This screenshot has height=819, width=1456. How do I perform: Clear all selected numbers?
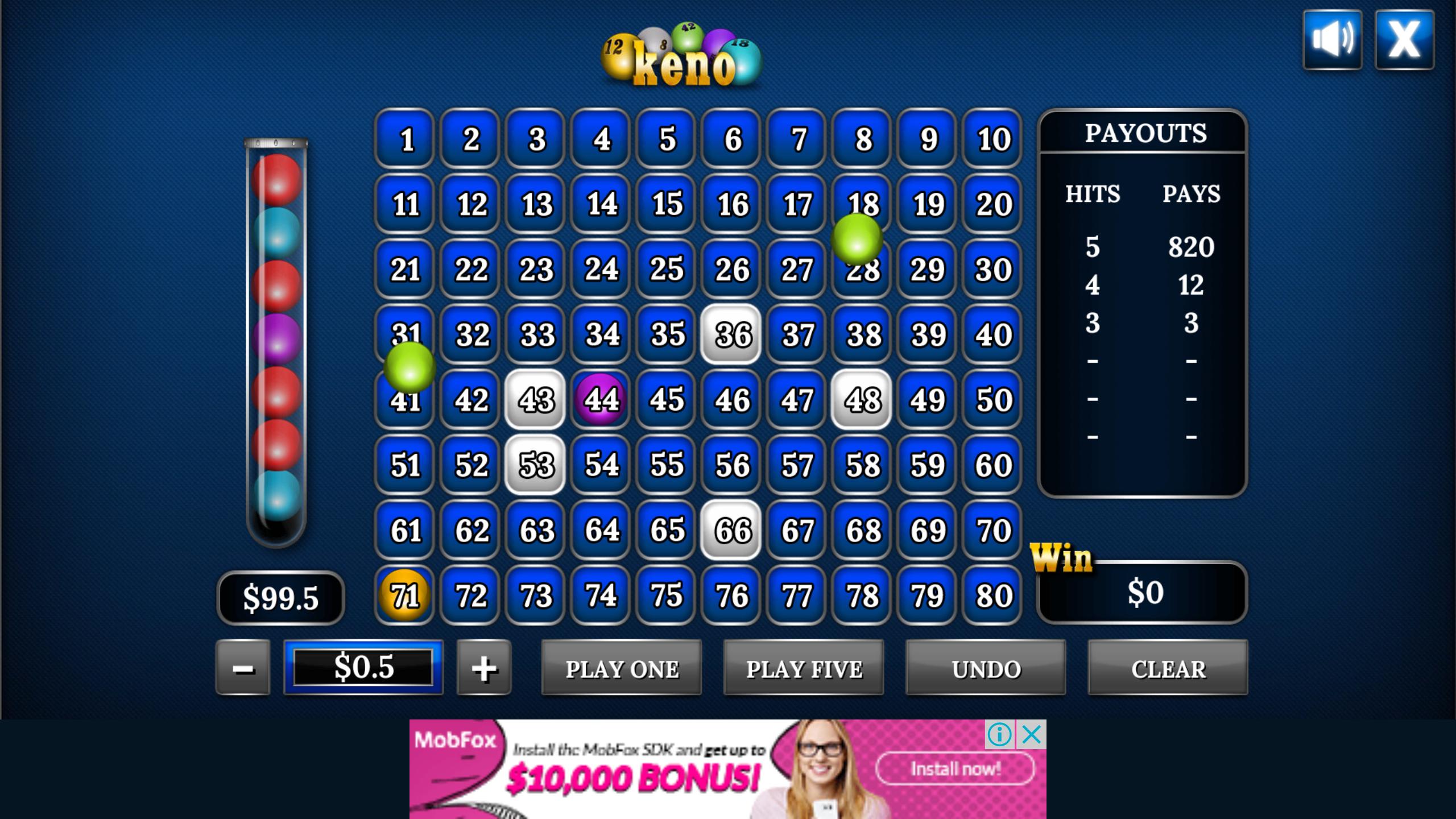[1167, 669]
